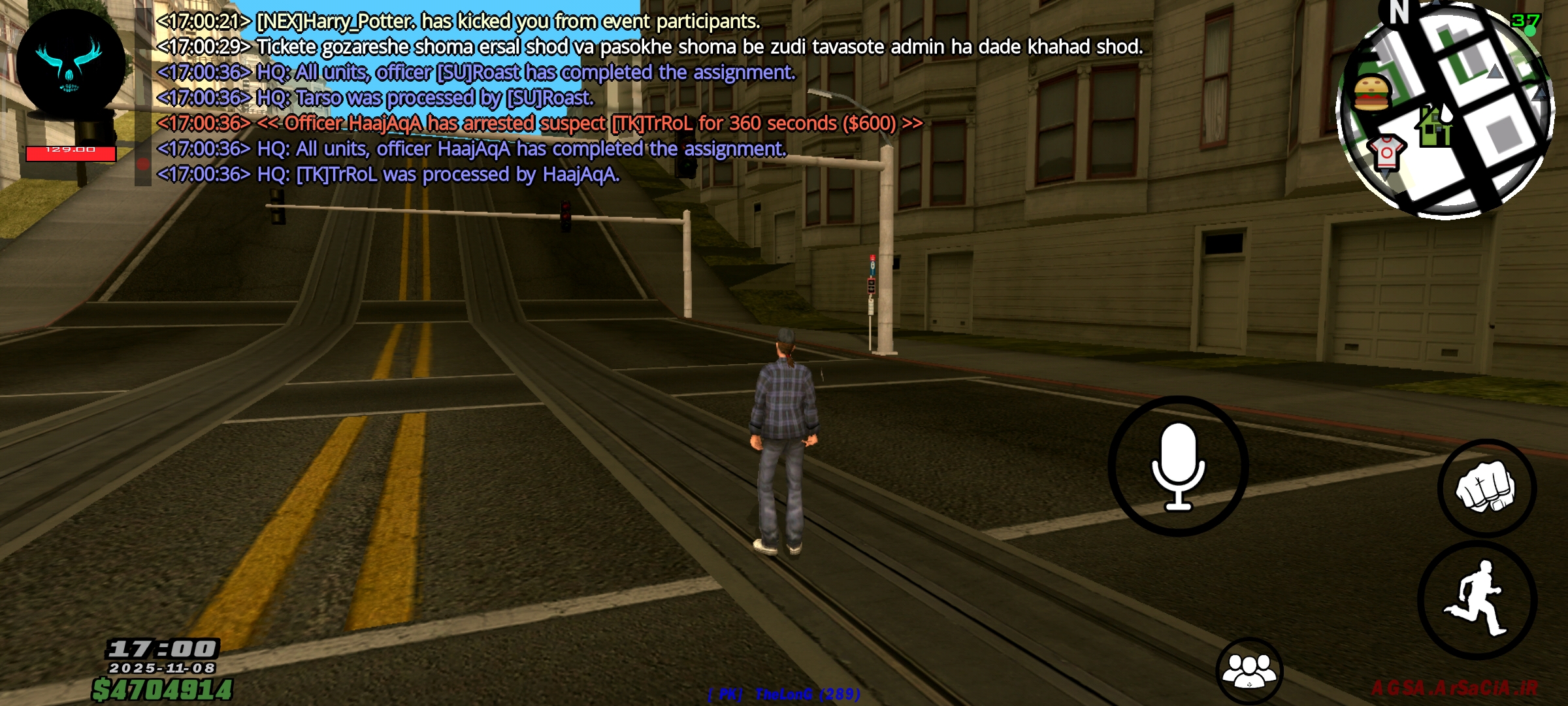Toggle the red recording indicator dot
Image resolution: width=1568 pixels, height=706 pixels.
pos(144,163)
